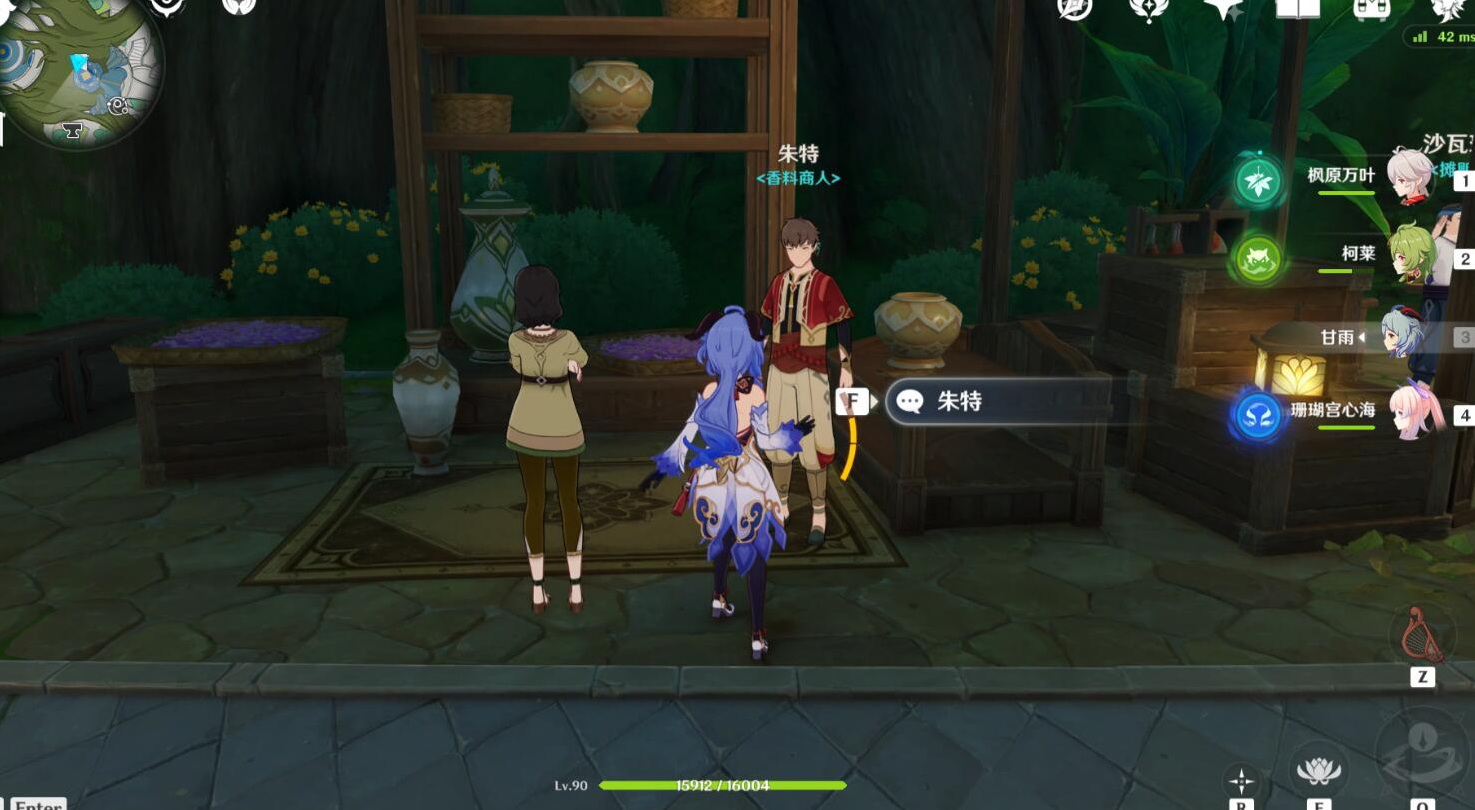Switch to party member 柯莱
This screenshot has height=810, width=1475.
pos(1412,256)
